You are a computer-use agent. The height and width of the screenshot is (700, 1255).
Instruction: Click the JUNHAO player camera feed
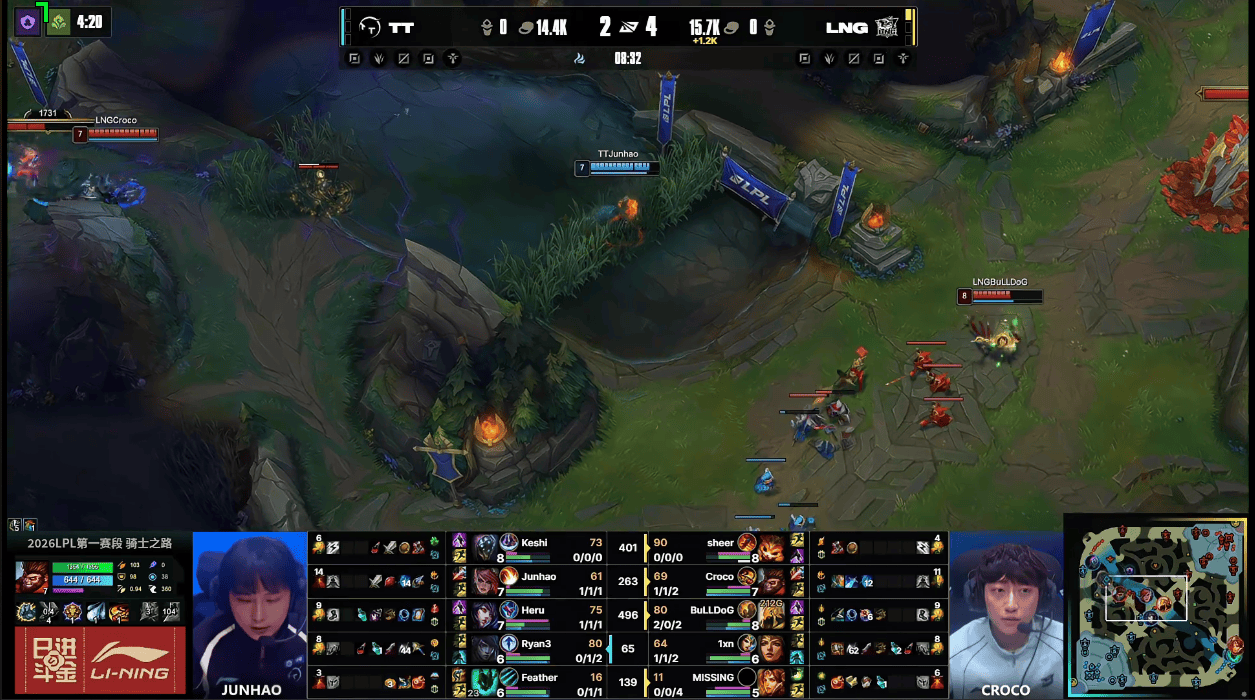[249, 613]
